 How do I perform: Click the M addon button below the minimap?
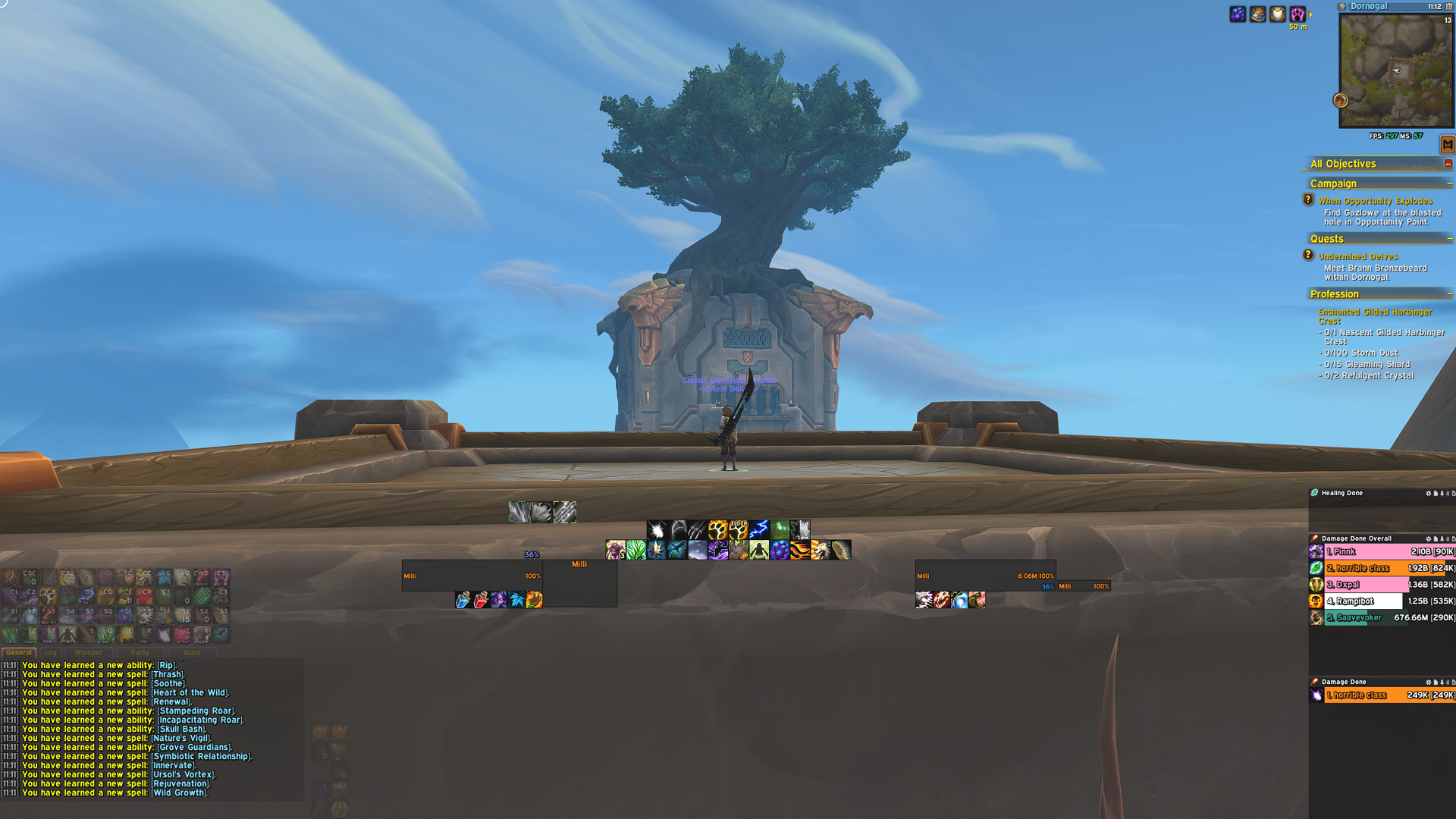pyautogui.click(x=1448, y=144)
